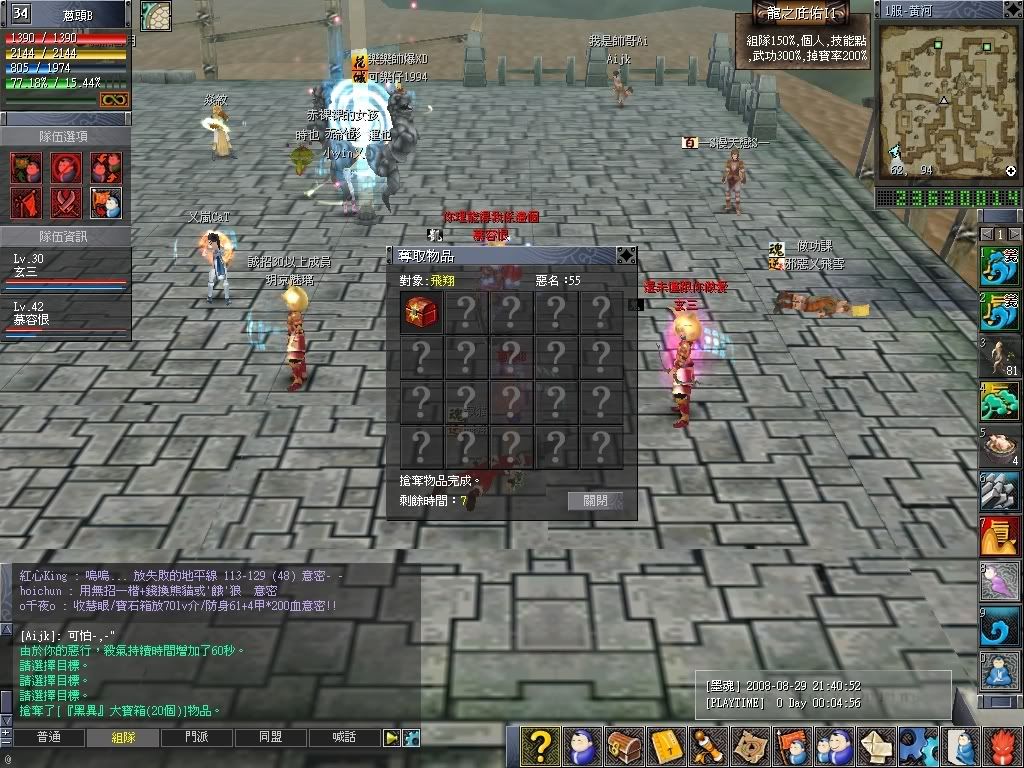The image size is (1024, 768).
Task: Select the red treasure chest loot slot
Action: click(x=421, y=312)
